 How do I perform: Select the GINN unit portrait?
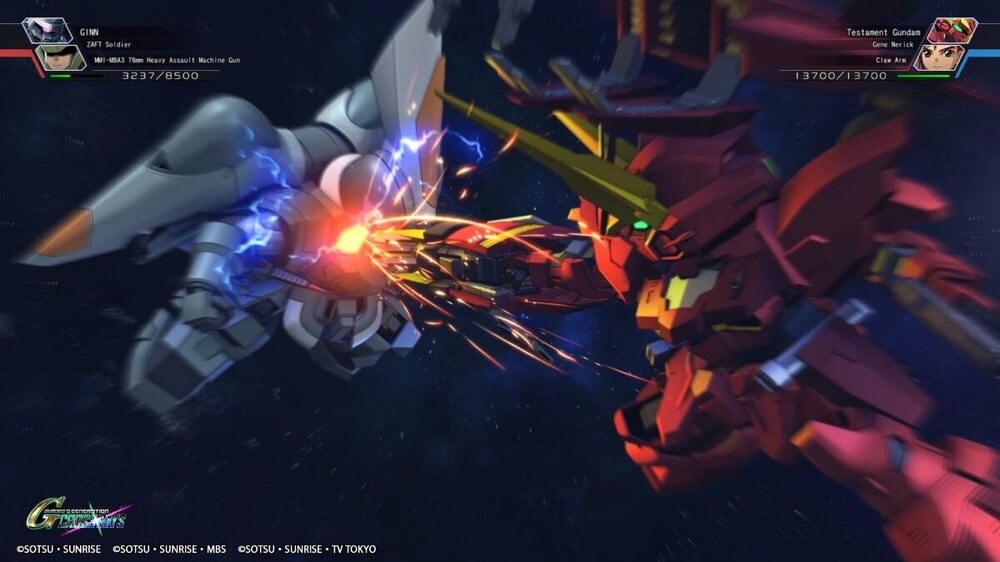coord(46,30)
